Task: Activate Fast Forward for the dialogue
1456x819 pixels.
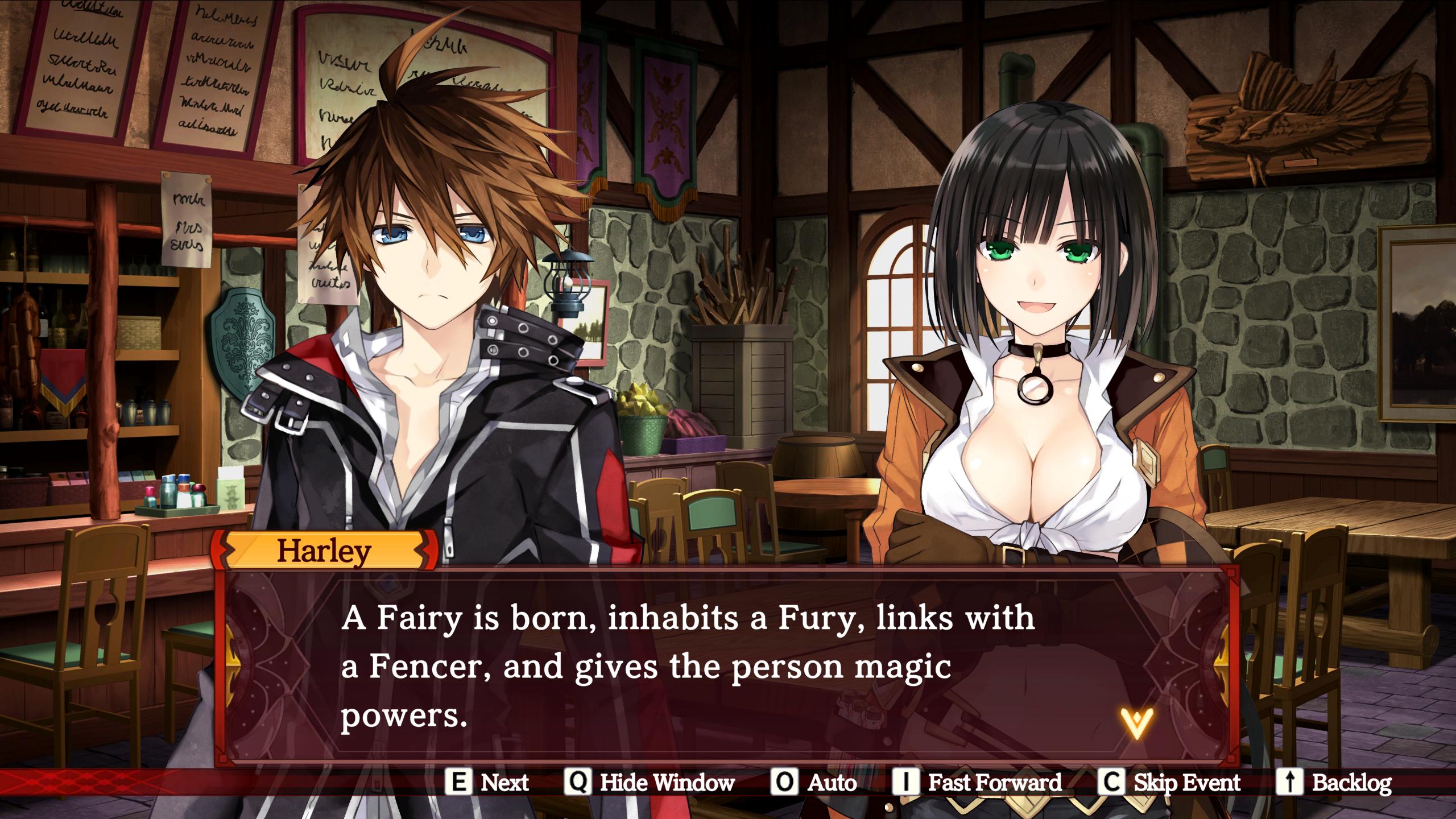Action: (x=977, y=783)
